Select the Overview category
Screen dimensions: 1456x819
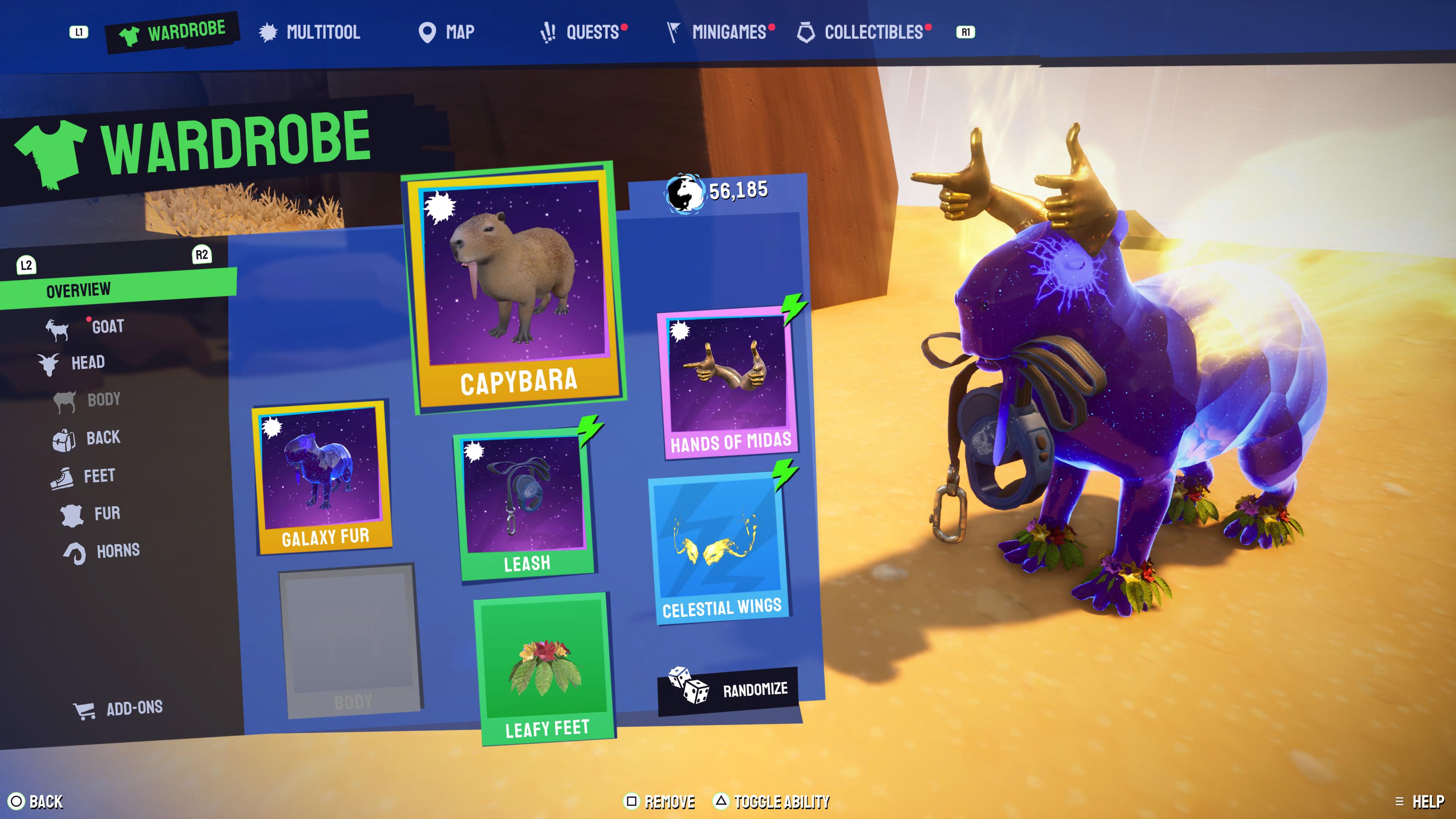pyautogui.click(x=78, y=290)
